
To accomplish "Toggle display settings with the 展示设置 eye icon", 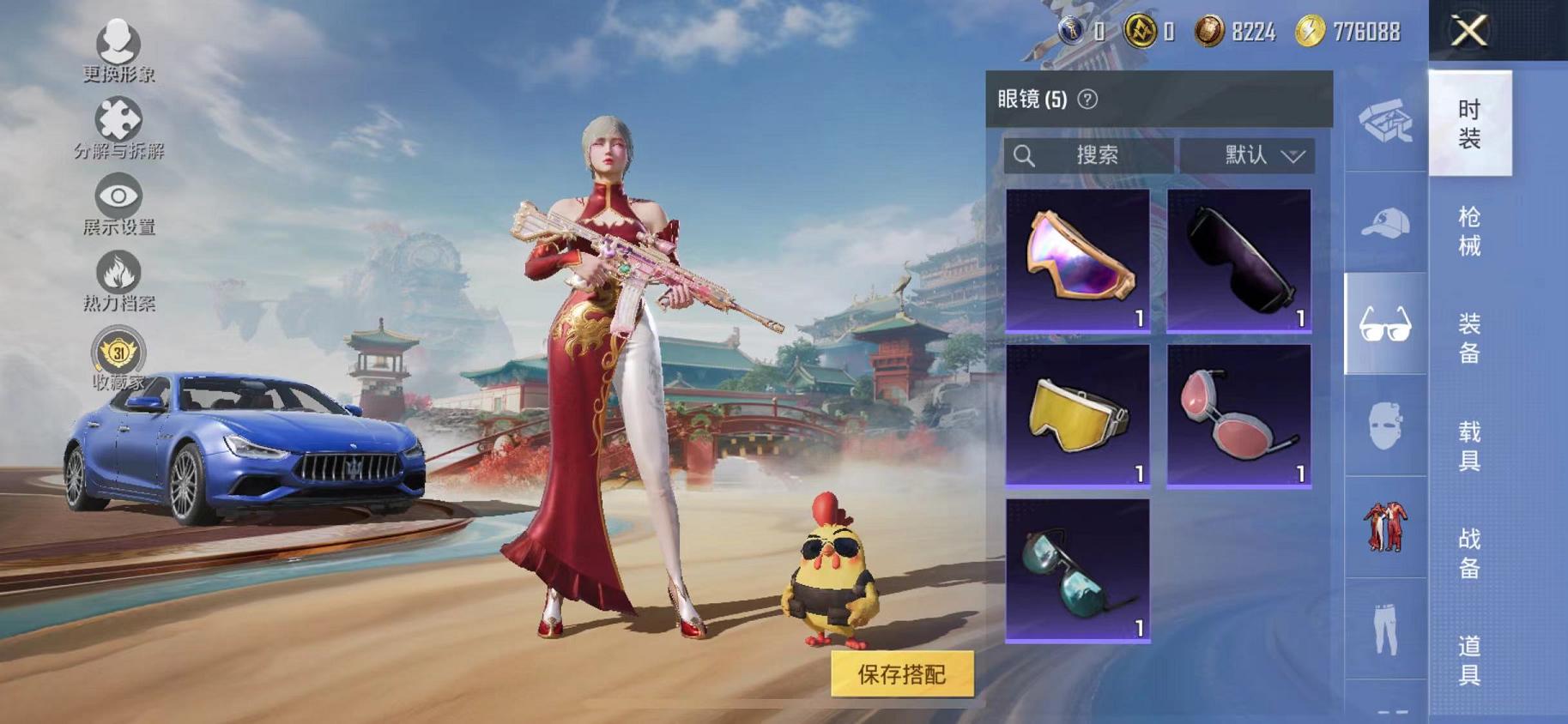I will coord(117,195).
